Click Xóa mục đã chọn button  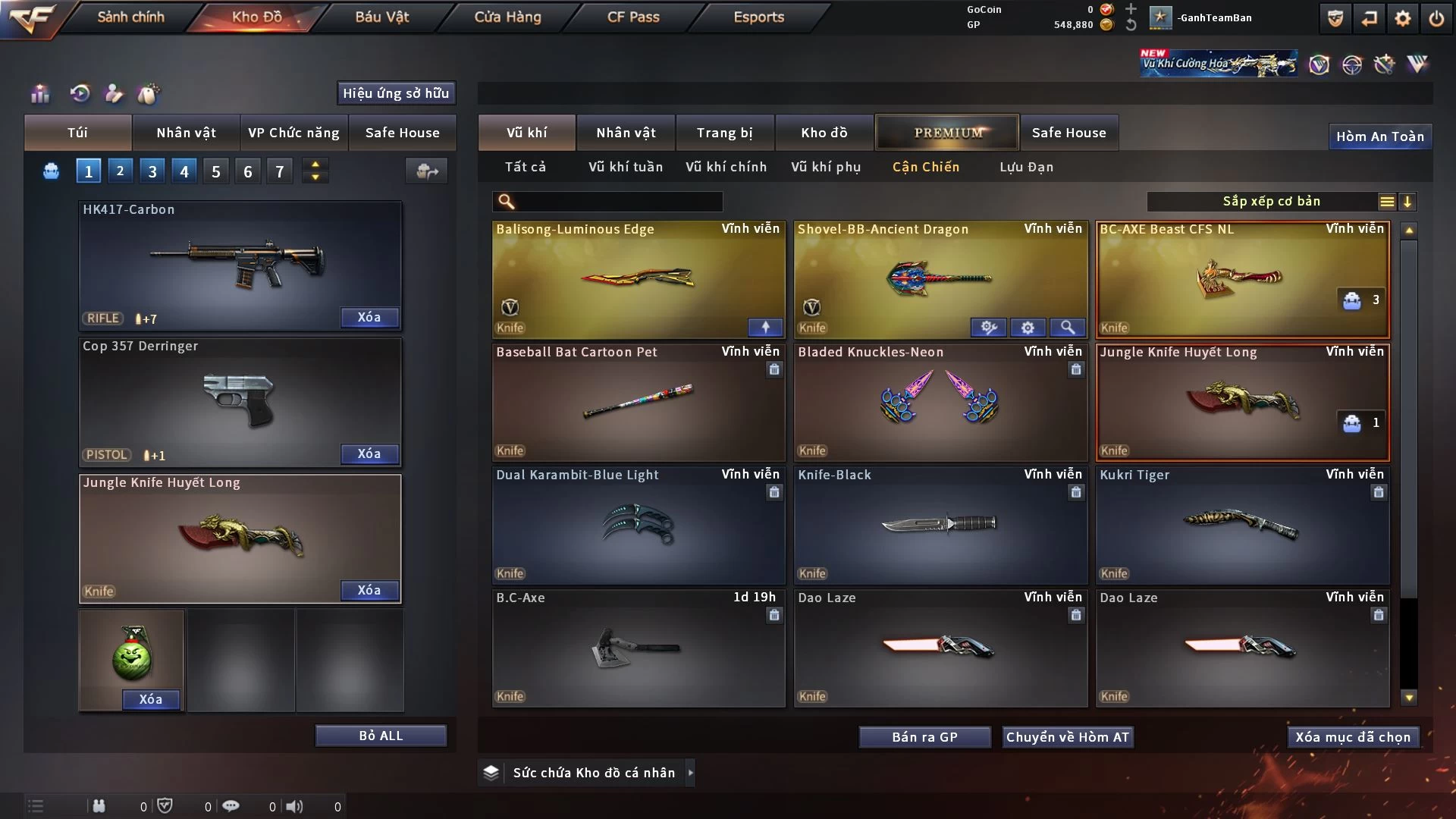(1353, 737)
